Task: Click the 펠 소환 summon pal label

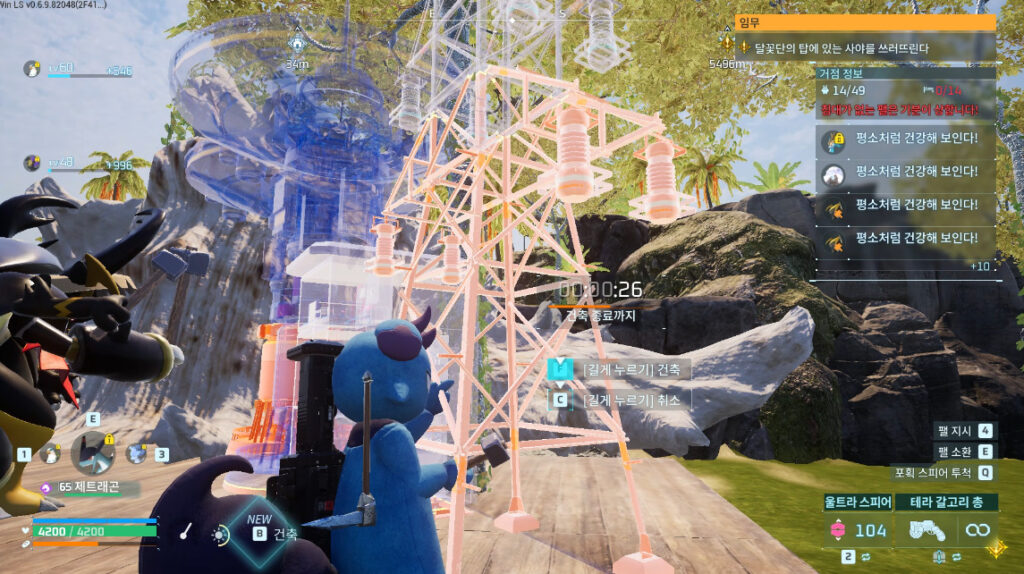Action: [x=956, y=452]
